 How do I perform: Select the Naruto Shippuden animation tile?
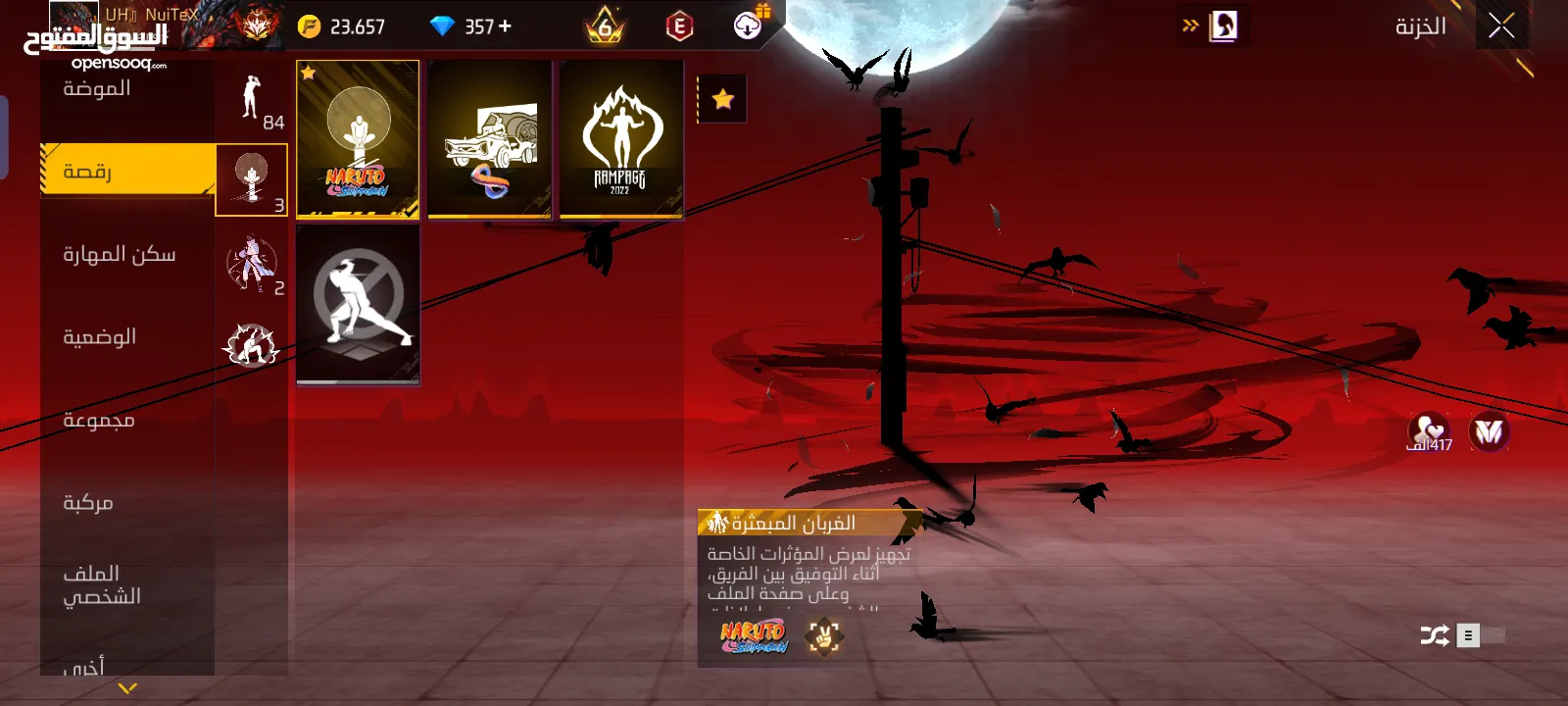pos(358,138)
